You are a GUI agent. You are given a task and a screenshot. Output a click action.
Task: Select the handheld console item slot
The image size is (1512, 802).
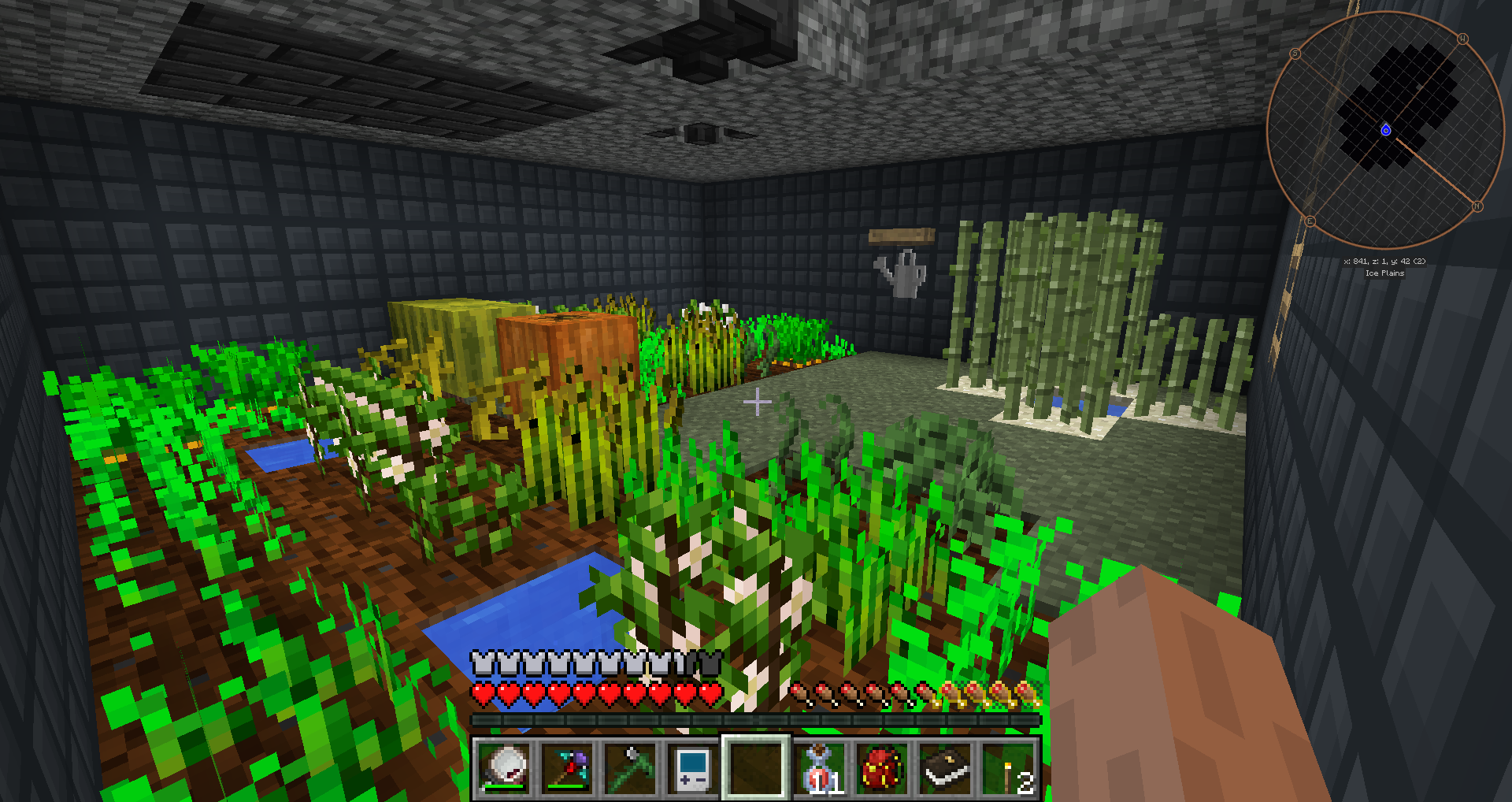(693, 767)
